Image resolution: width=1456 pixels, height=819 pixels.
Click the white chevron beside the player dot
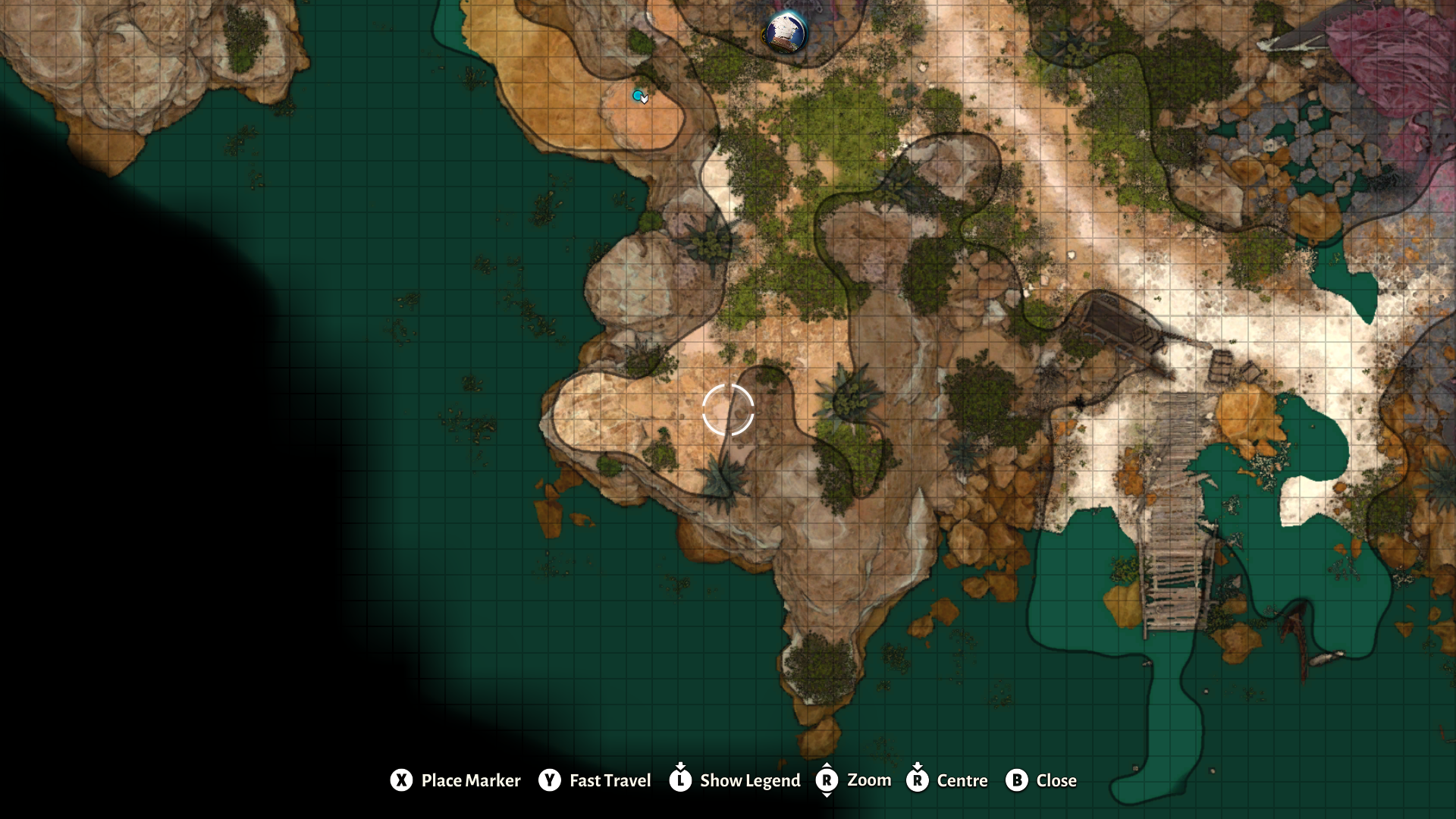645,99
